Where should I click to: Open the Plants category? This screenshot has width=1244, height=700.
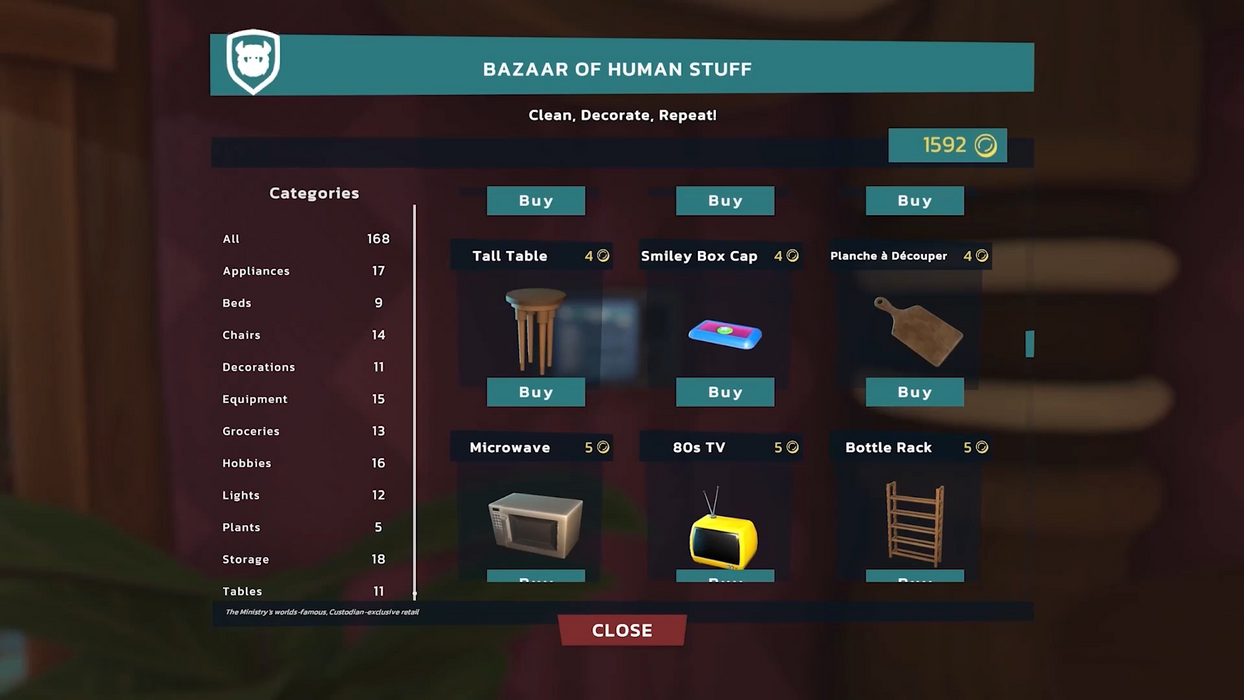pos(241,527)
